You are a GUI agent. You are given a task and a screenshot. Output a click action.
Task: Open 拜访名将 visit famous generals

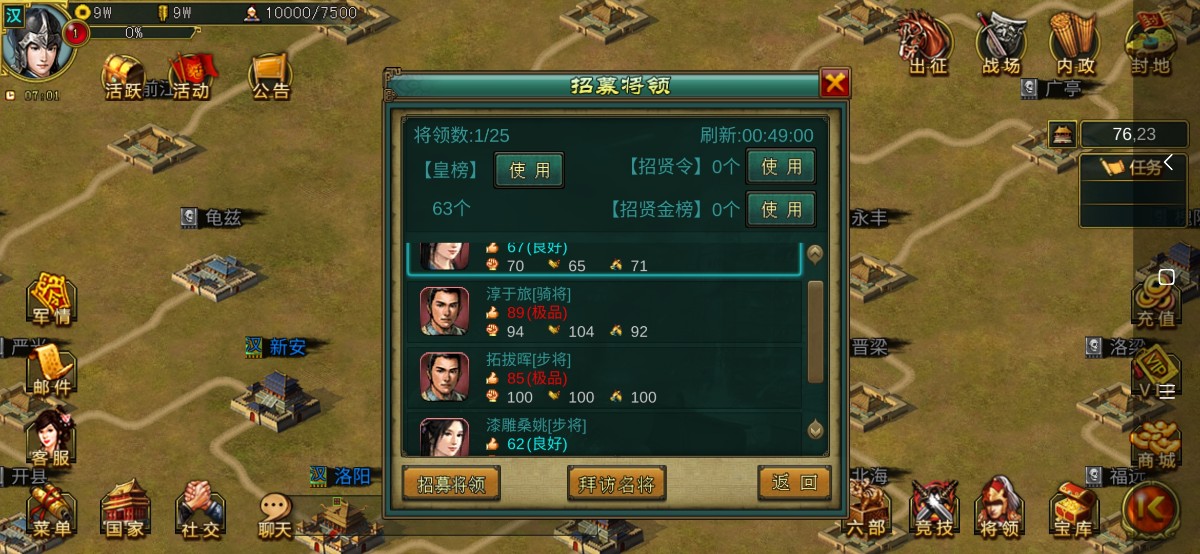tap(617, 484)
